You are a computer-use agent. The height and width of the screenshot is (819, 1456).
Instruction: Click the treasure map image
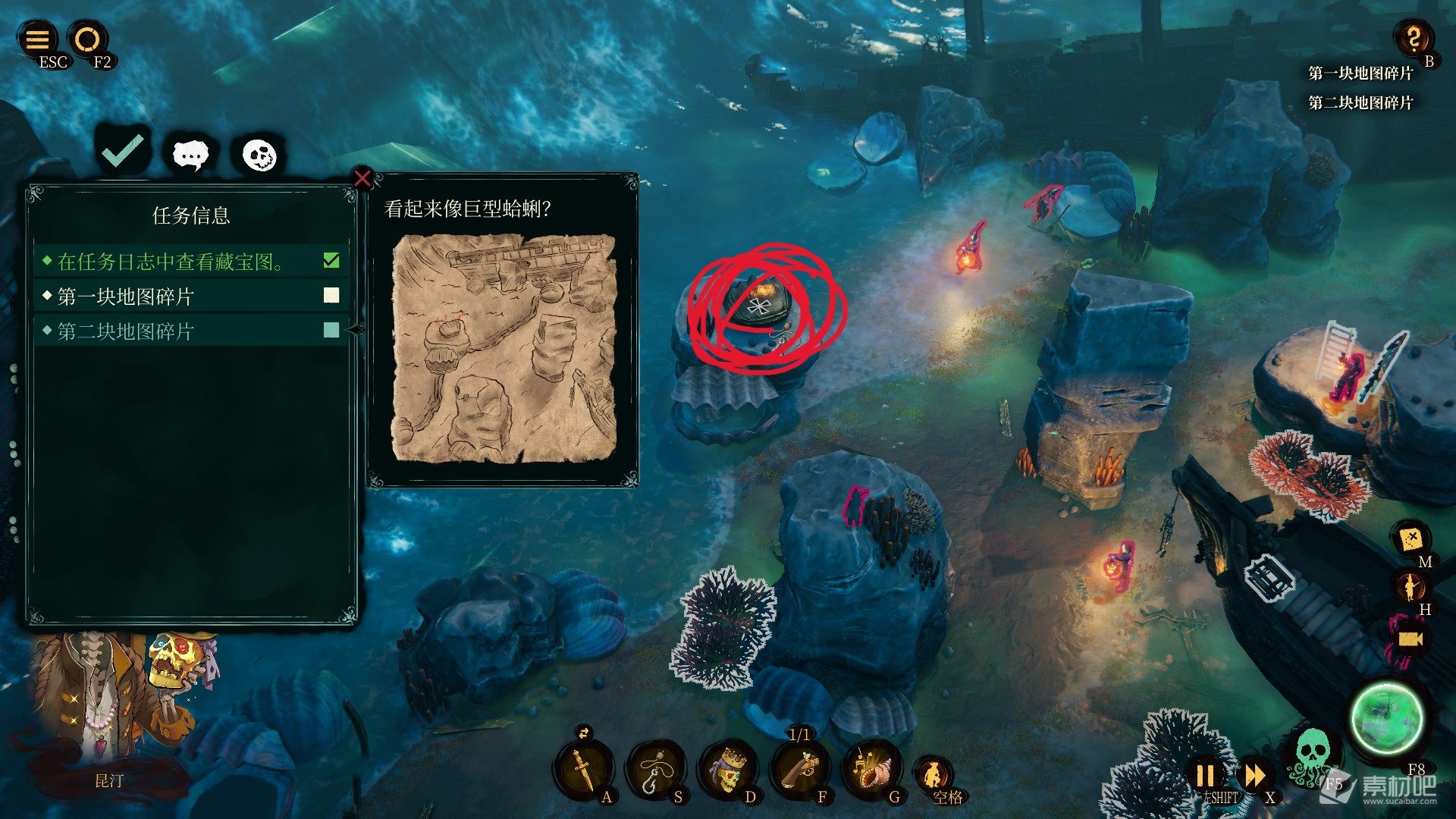[504, 348]
